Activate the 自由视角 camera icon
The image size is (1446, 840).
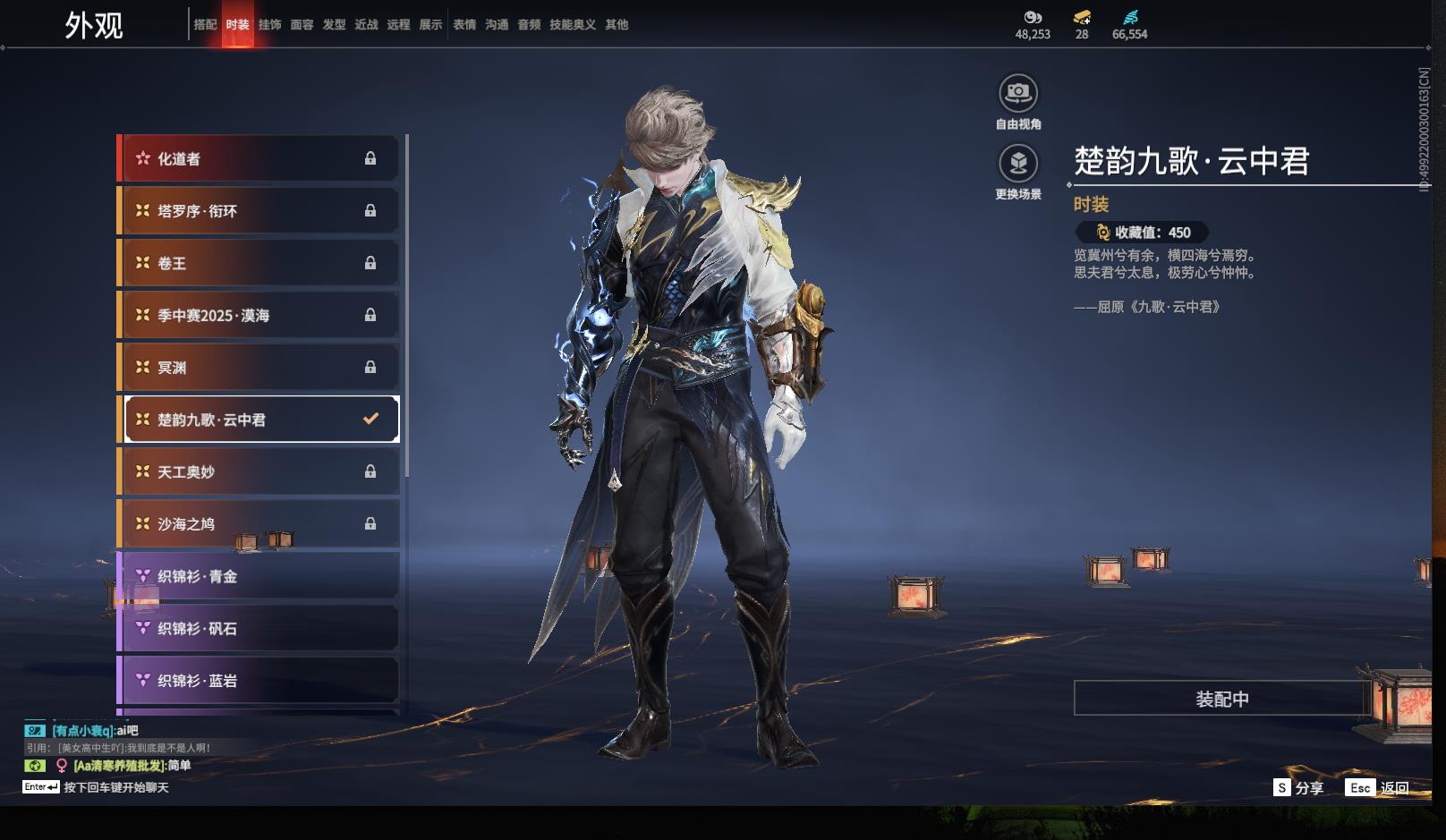point(1018,93)
